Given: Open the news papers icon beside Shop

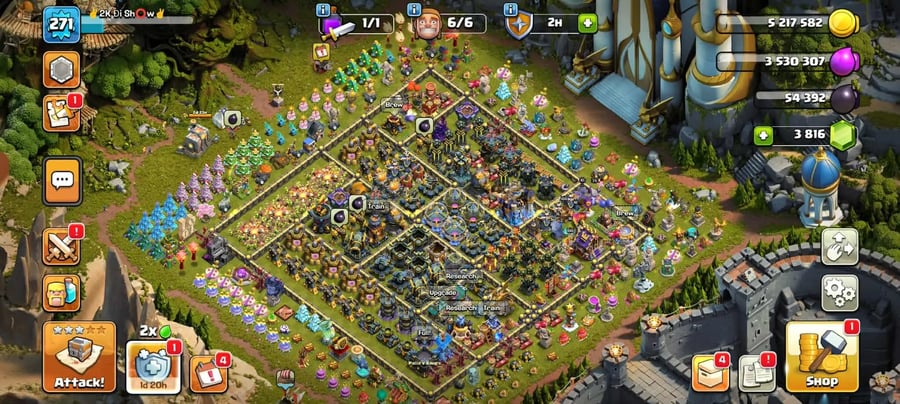Looking at the screenshot, I should [757, 373].
